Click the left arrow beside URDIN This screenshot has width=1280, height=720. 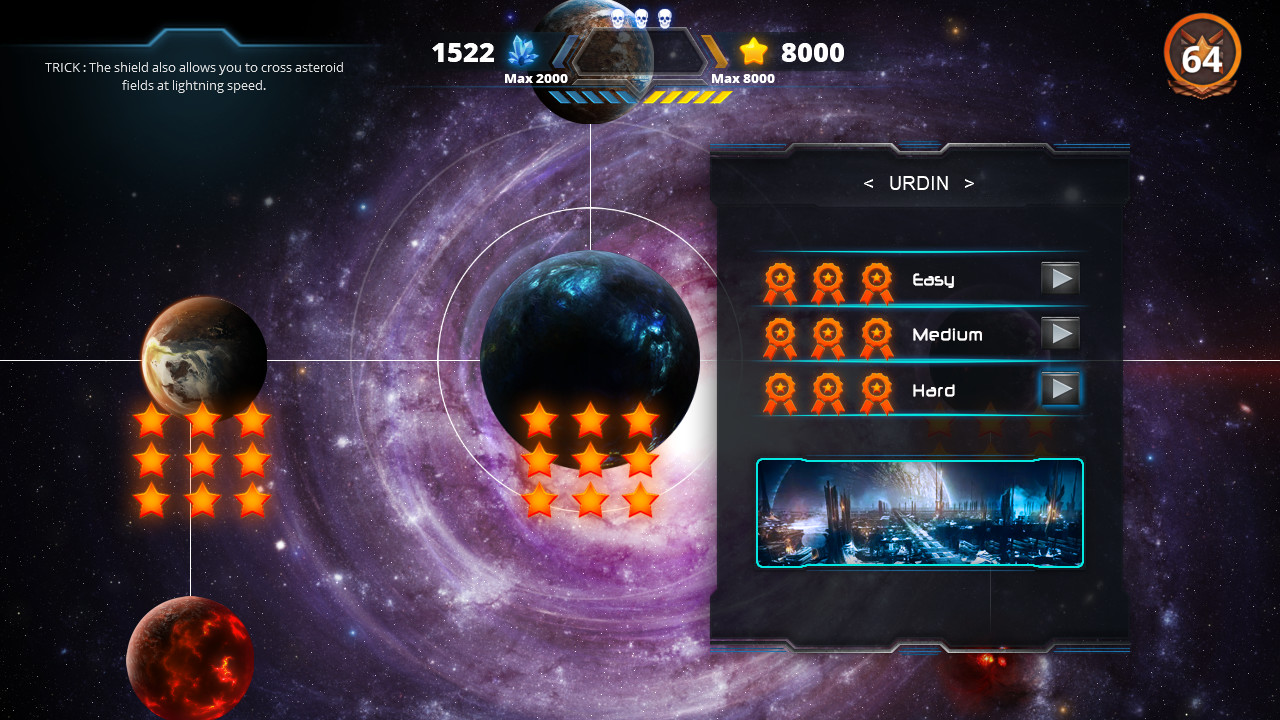pos(868,184)
